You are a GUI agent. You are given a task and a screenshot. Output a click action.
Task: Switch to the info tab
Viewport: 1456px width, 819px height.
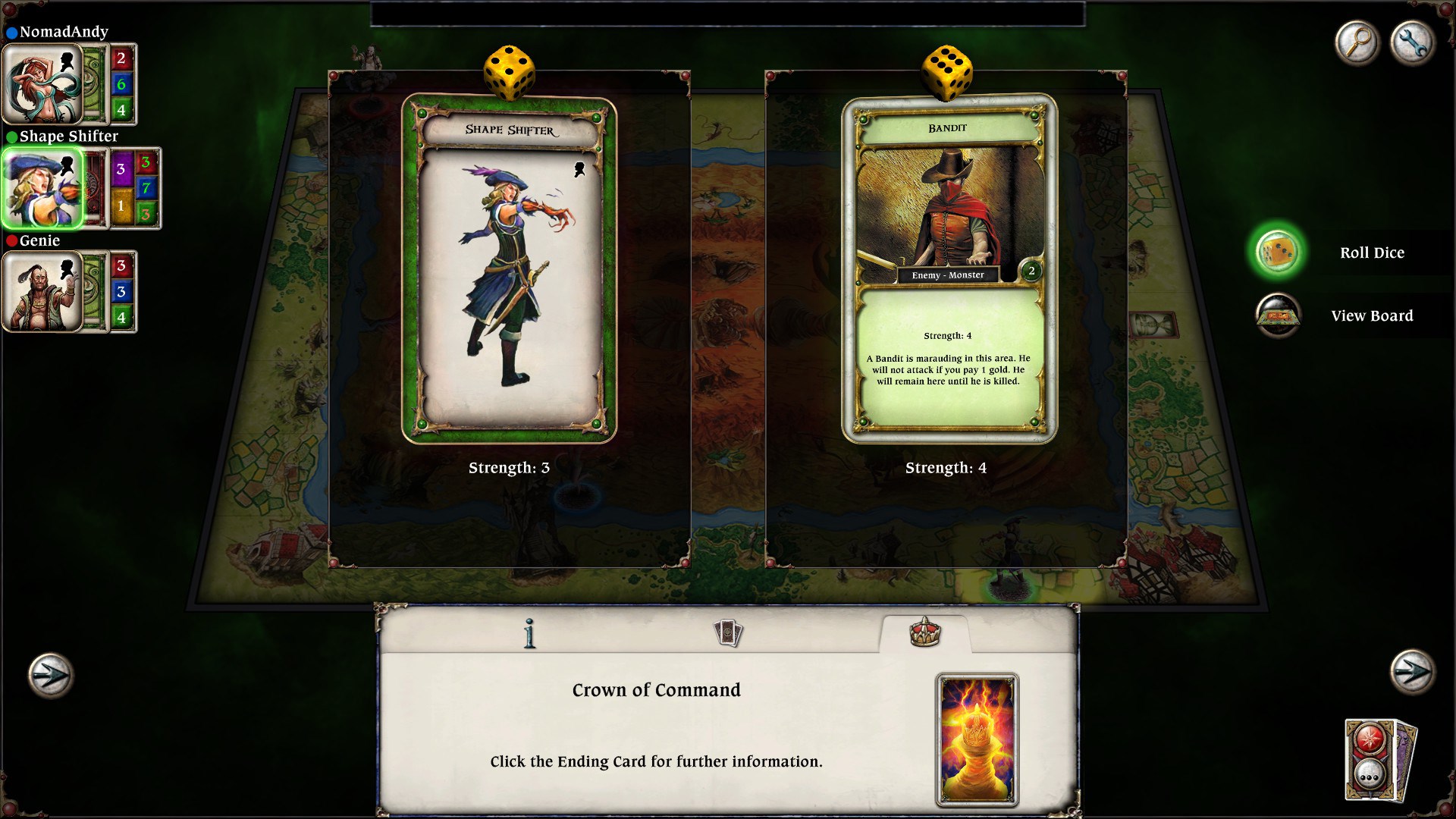point(529,635)
